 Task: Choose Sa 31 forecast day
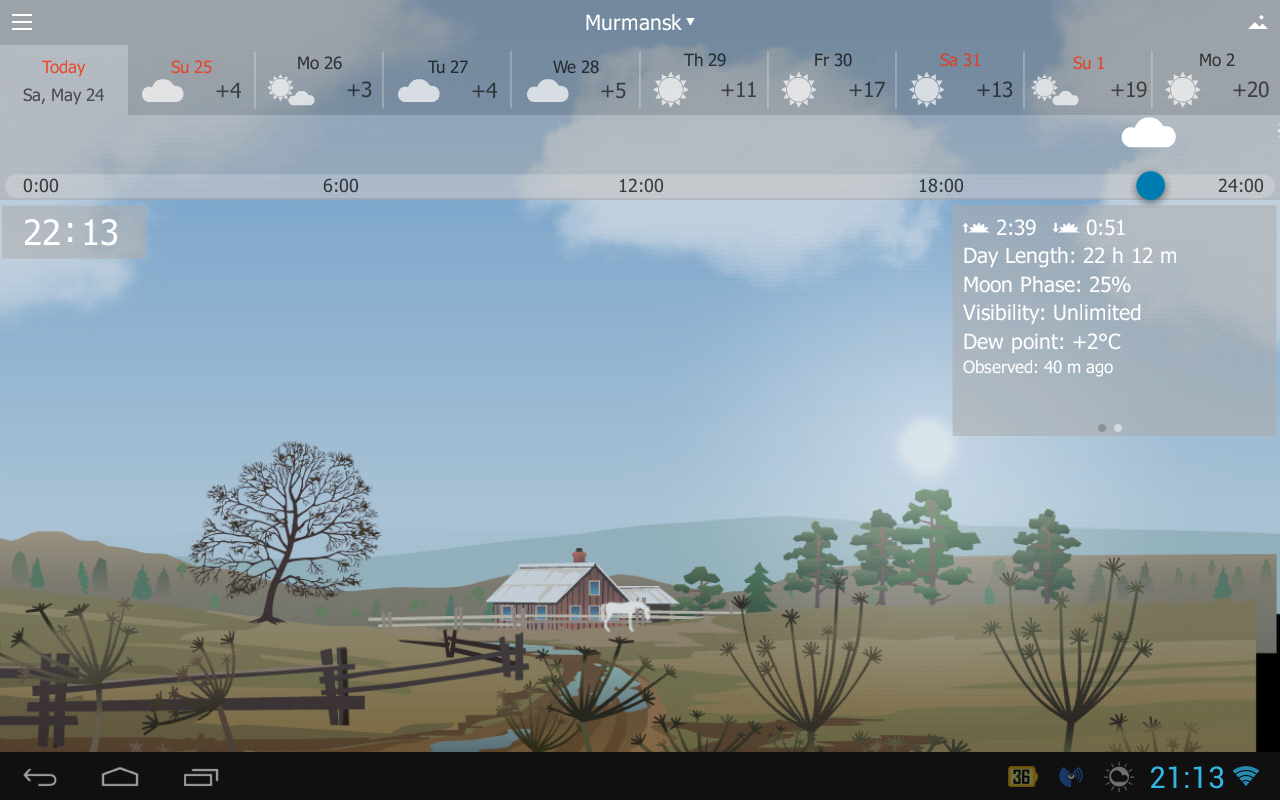[960, 80]
